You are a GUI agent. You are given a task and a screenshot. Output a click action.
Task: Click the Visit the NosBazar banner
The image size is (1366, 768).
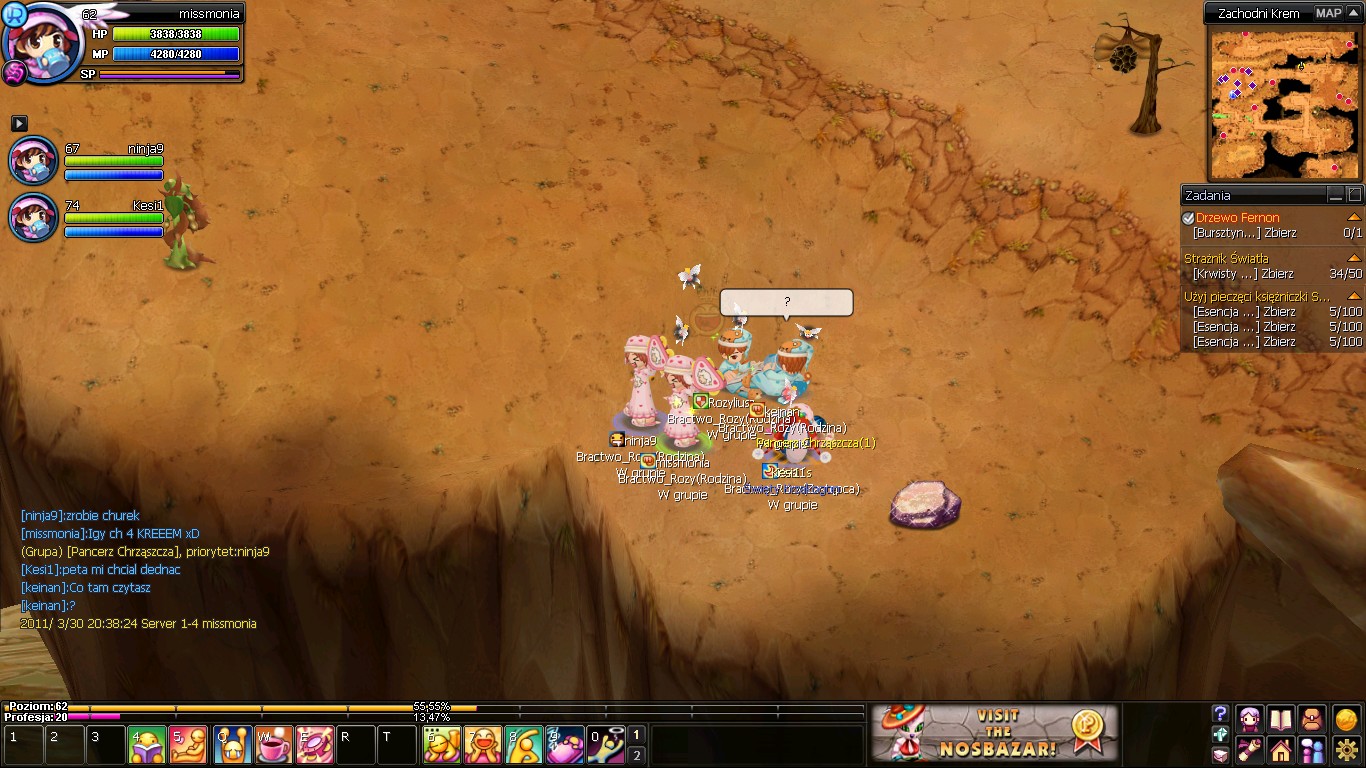pyautogui.click(x=994, y=733)
